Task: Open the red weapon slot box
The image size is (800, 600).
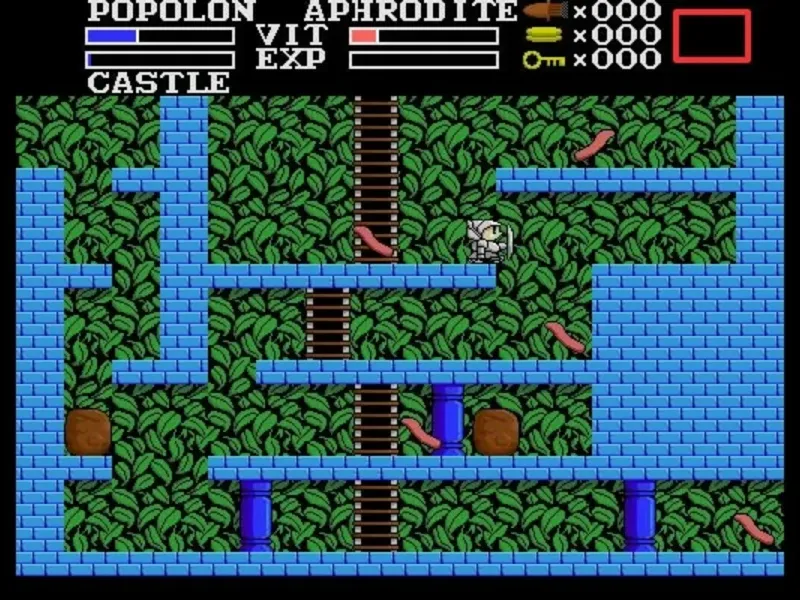Action: coord(711,36)
